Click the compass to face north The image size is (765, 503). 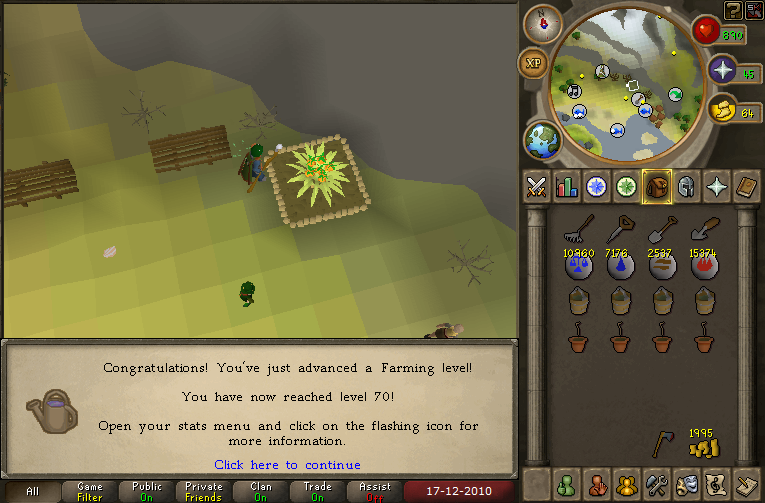point(544,22)
